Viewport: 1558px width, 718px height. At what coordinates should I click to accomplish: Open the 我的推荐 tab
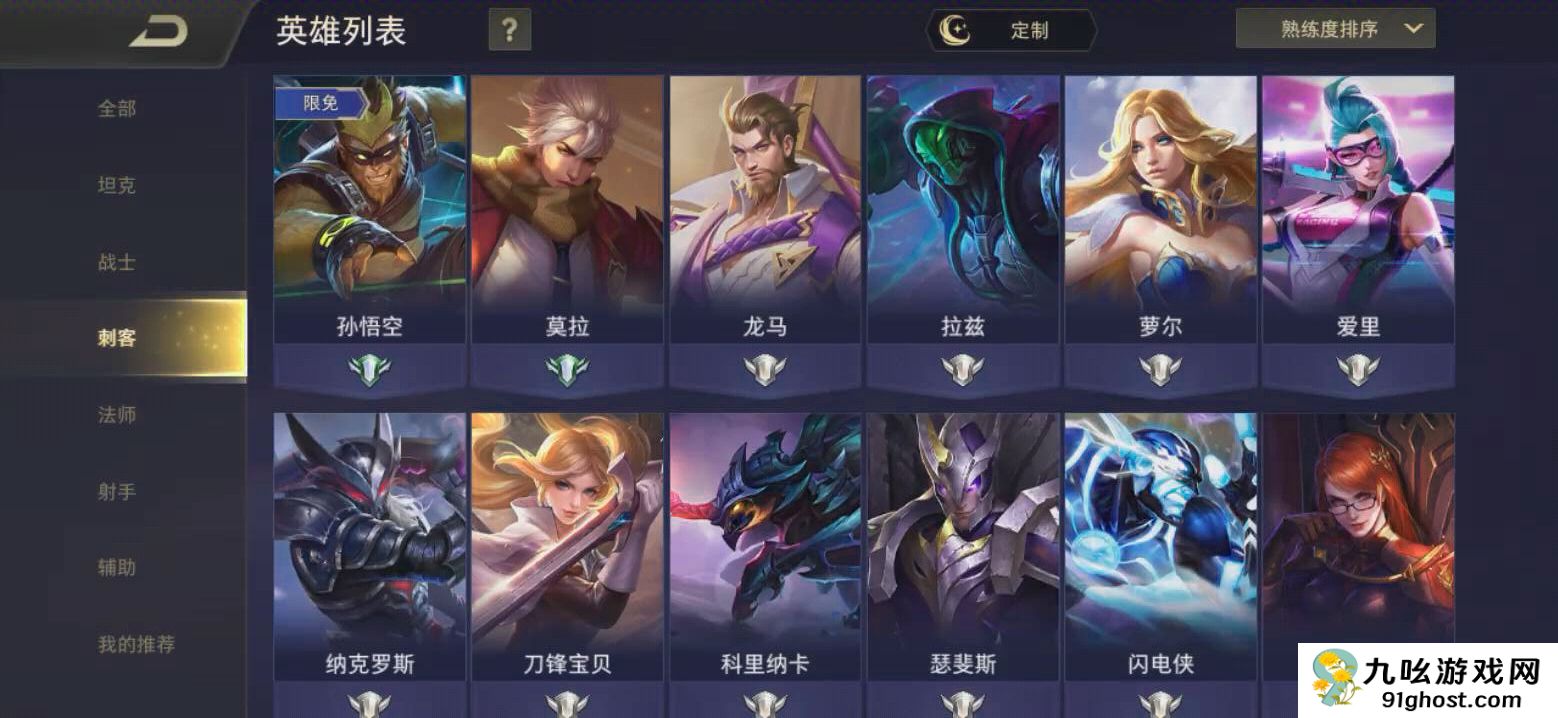136,644
